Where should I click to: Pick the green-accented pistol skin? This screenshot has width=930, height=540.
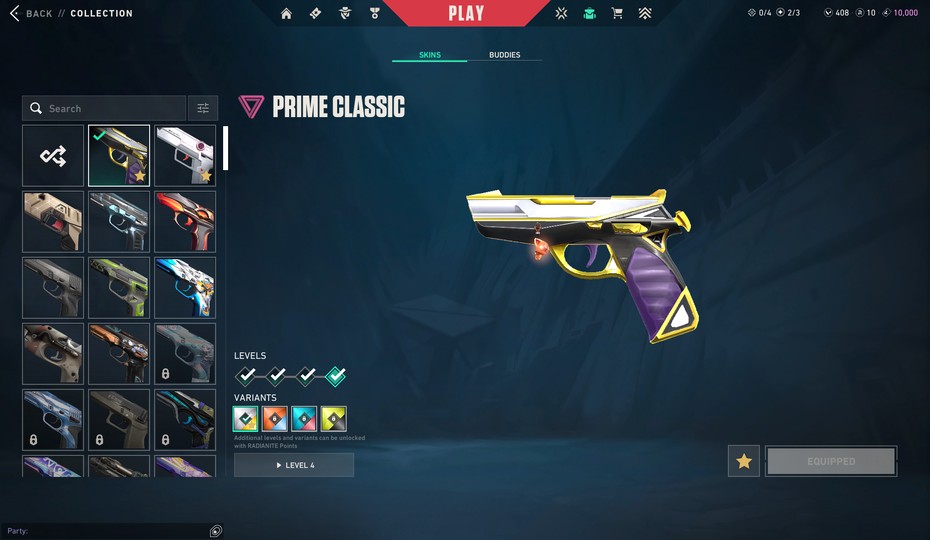(x=119, y=287)
